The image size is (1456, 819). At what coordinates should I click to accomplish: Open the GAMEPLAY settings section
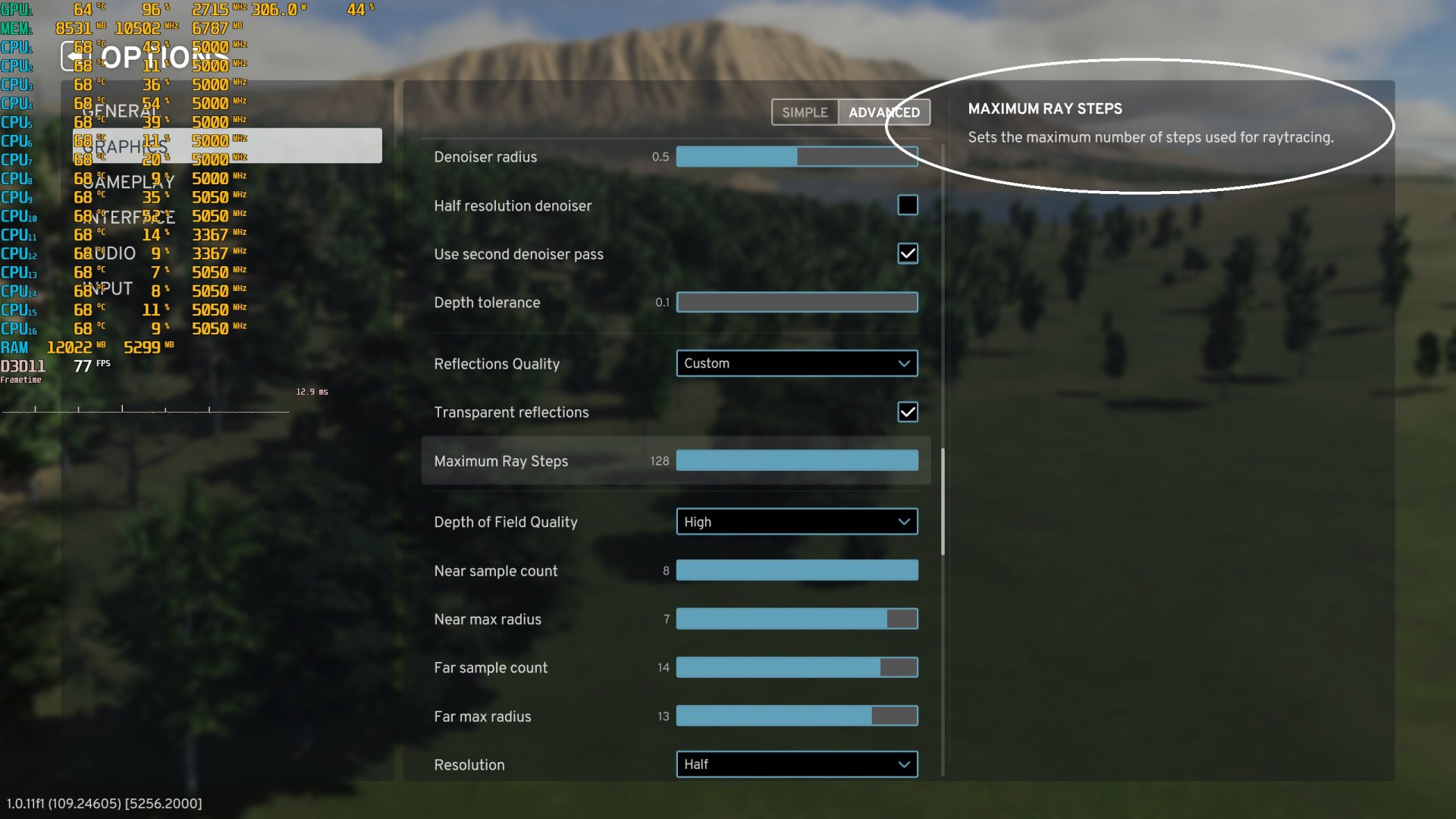click(129, 182)
